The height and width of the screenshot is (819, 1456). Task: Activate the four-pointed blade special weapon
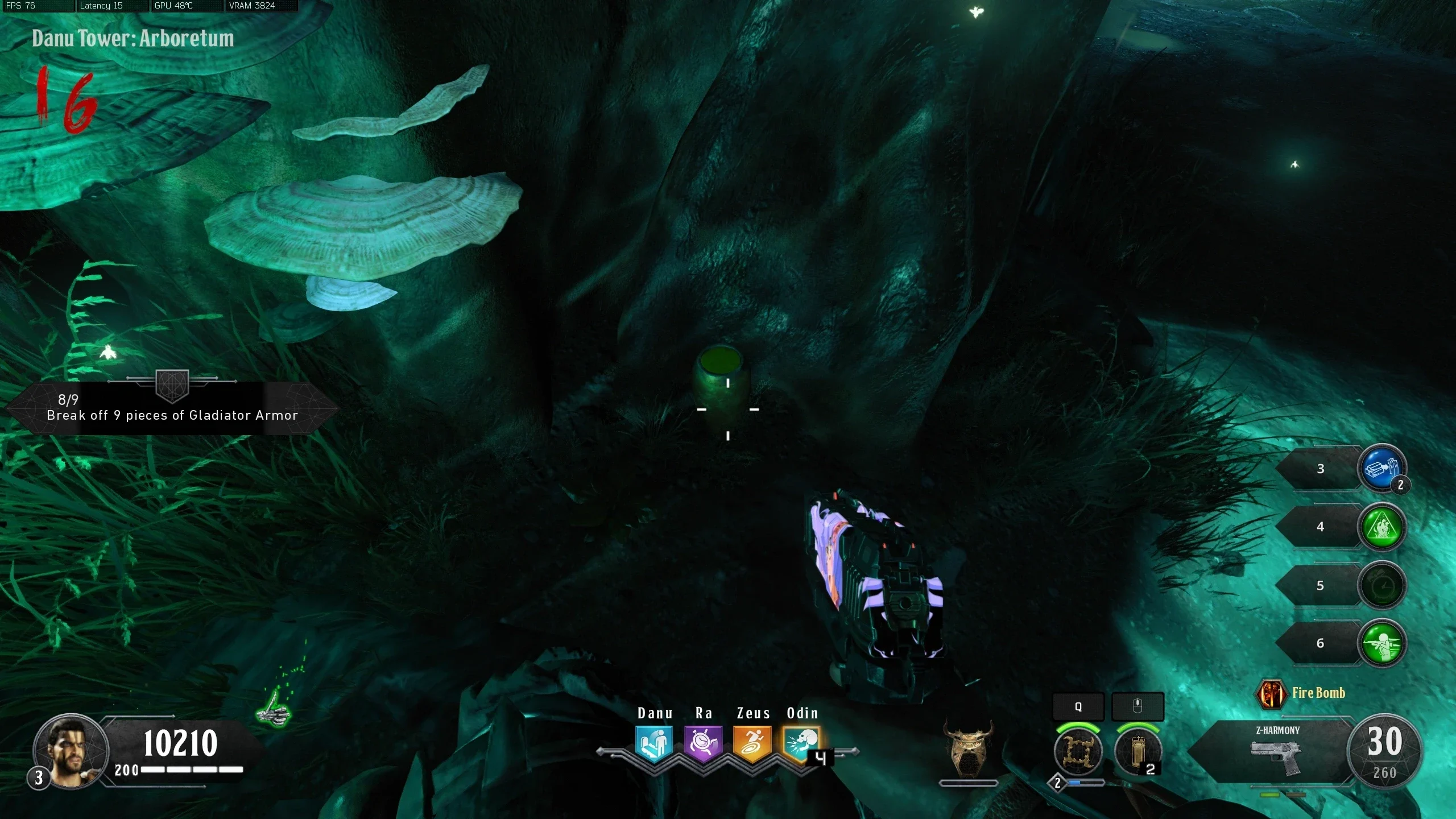click(x=1078, y=751)
